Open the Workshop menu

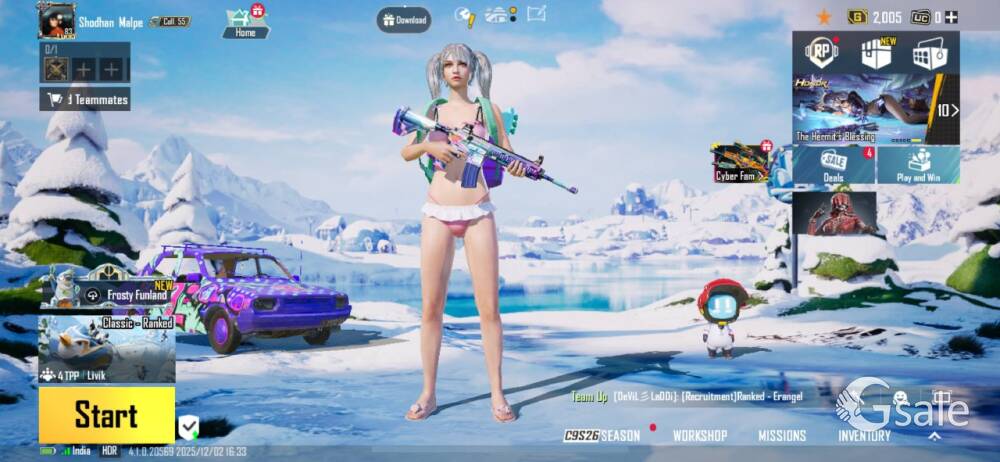700,436
